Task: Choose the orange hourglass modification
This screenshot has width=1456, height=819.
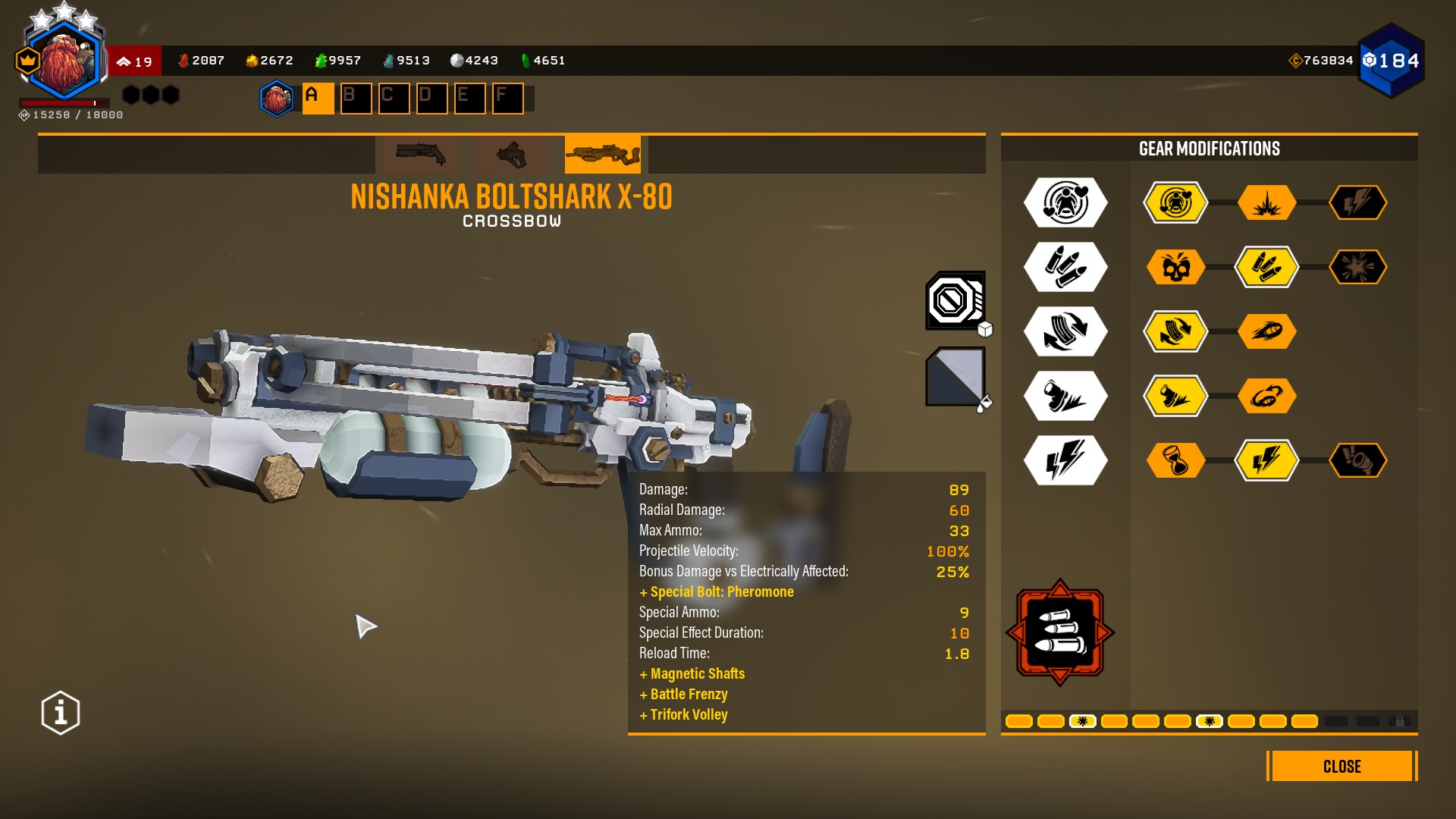Action: [x=1175, y=460]
